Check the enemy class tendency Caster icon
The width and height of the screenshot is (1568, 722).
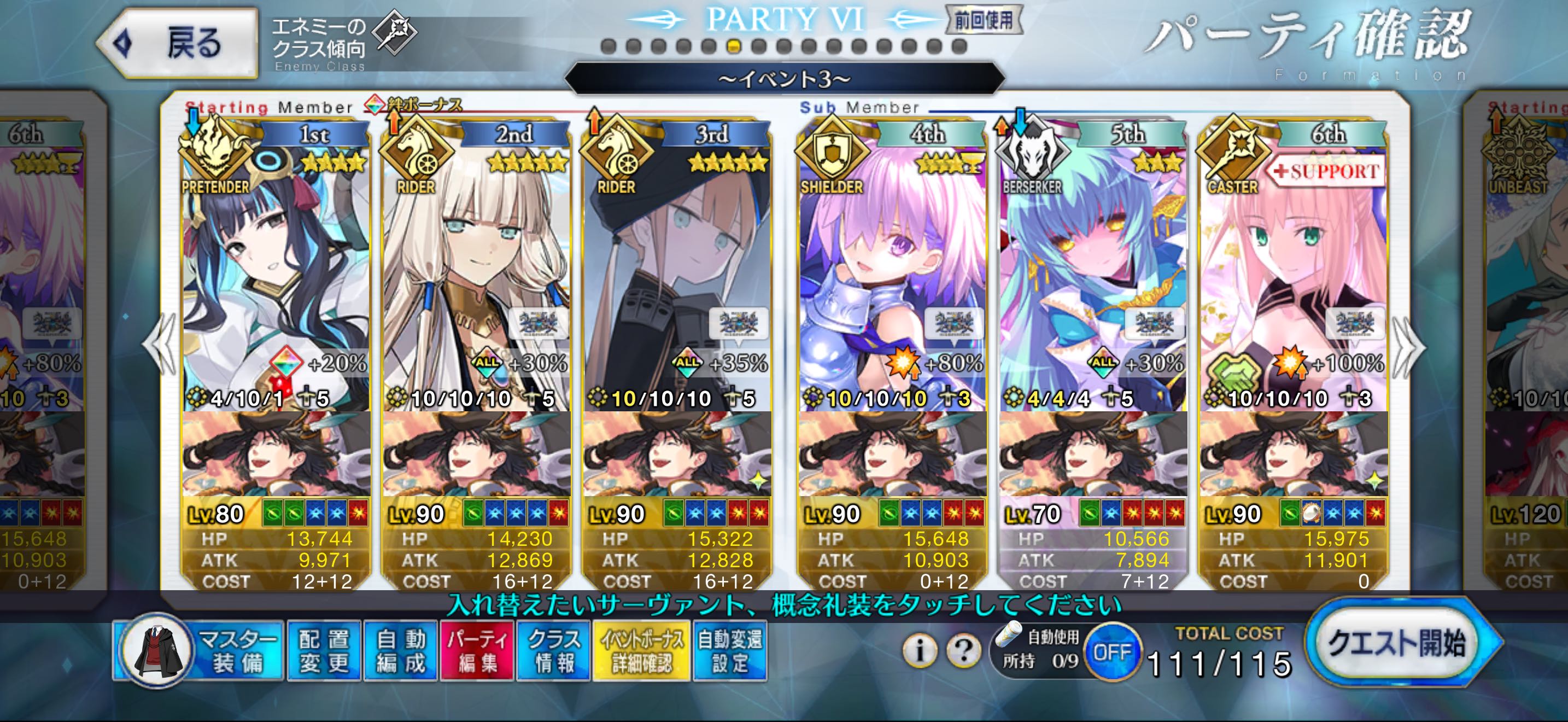[394, 32]
